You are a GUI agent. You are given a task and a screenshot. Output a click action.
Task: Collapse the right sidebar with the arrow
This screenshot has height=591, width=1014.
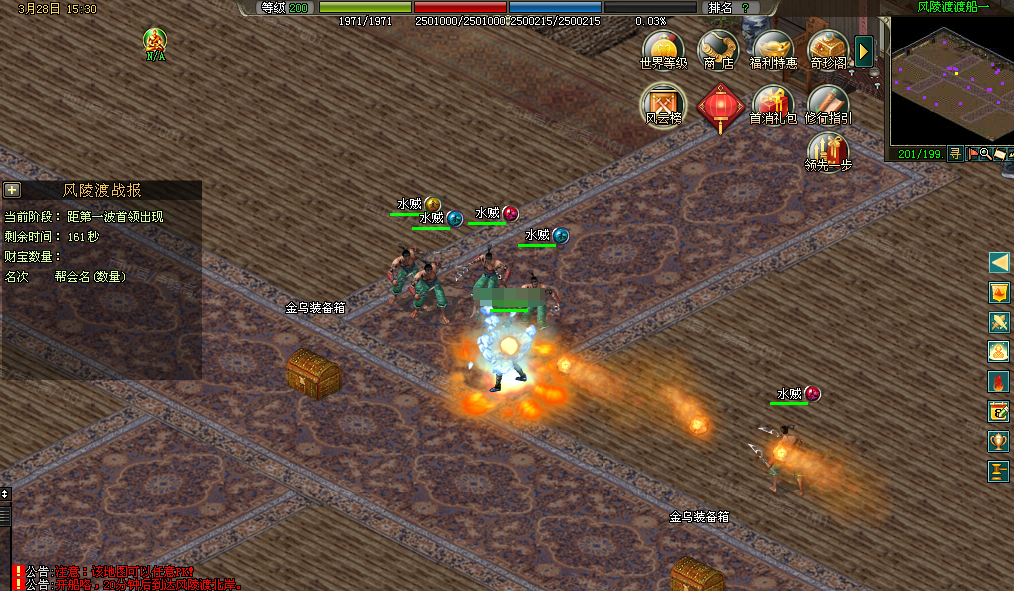[998, 262]
